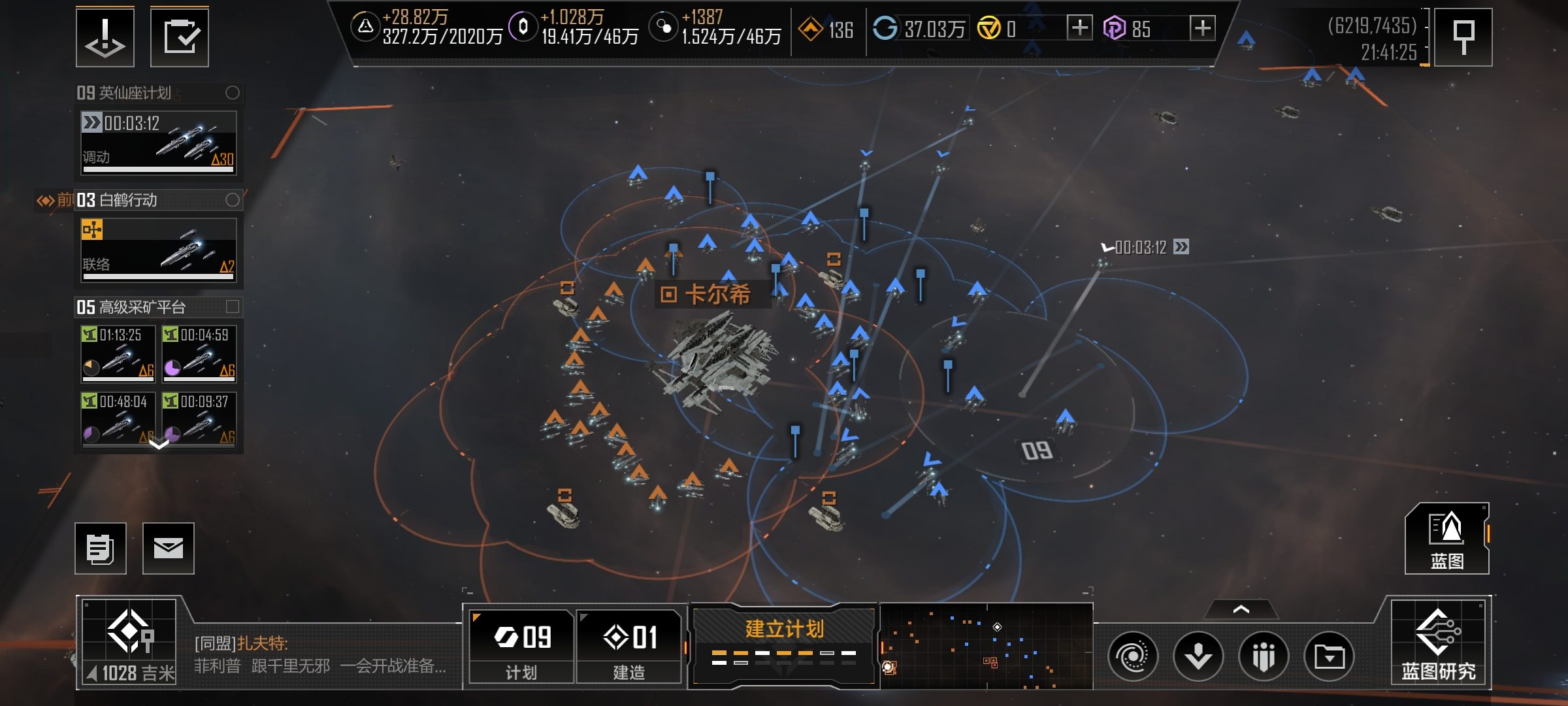Open the mail envelope inbox

168,548
